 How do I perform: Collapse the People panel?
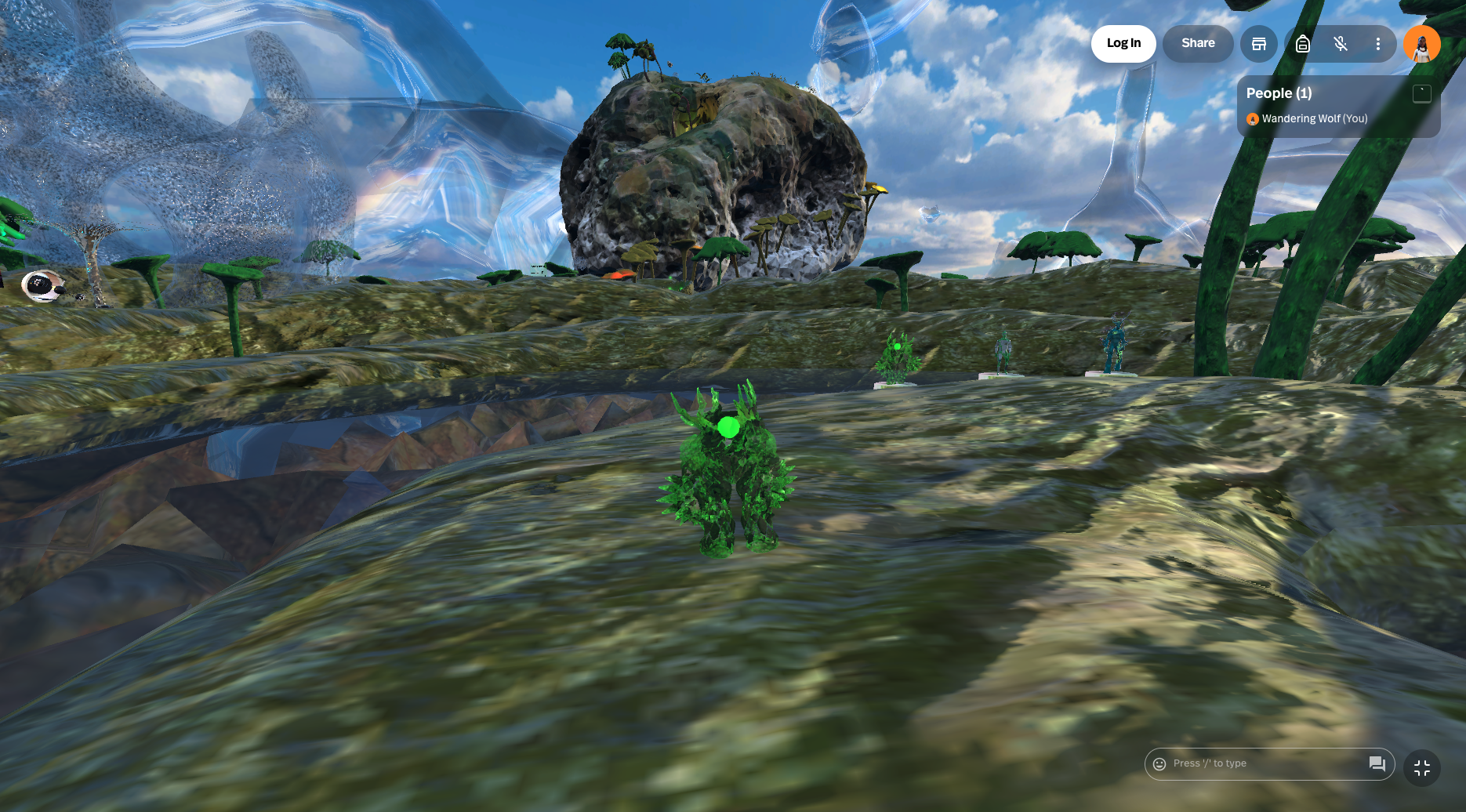(1421, 94)
